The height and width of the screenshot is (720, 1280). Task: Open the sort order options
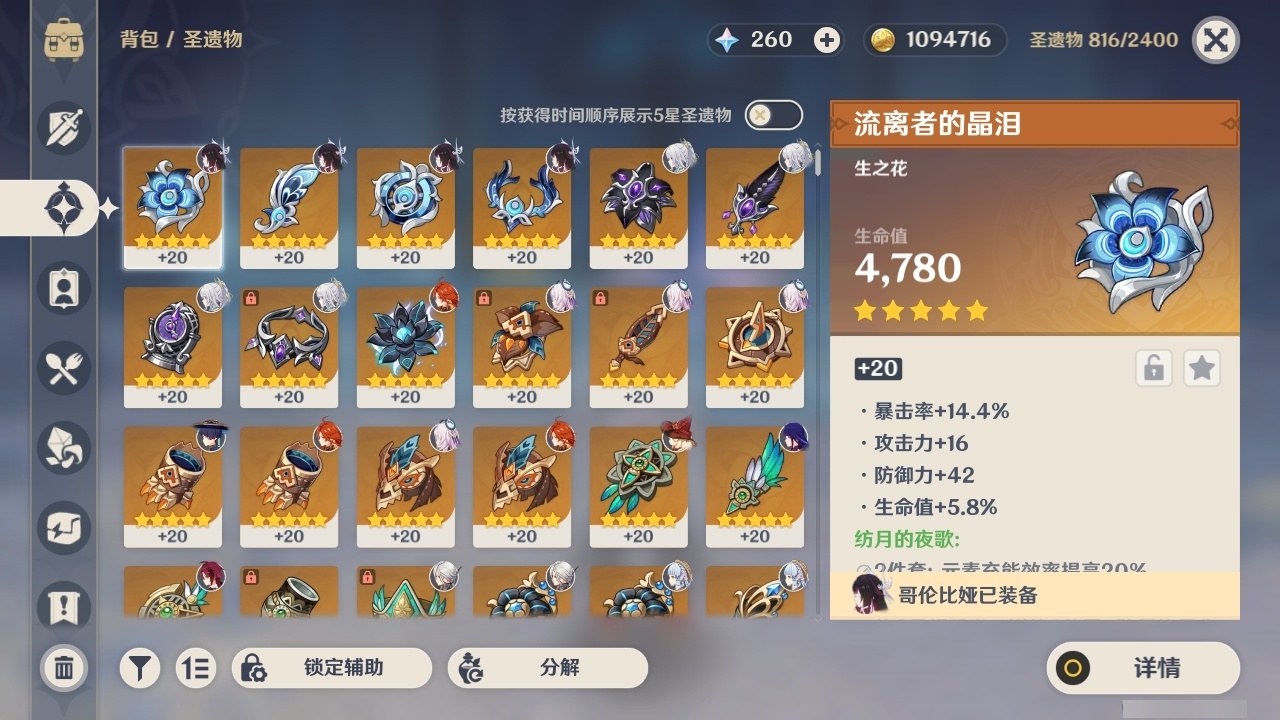click(196, 668)
